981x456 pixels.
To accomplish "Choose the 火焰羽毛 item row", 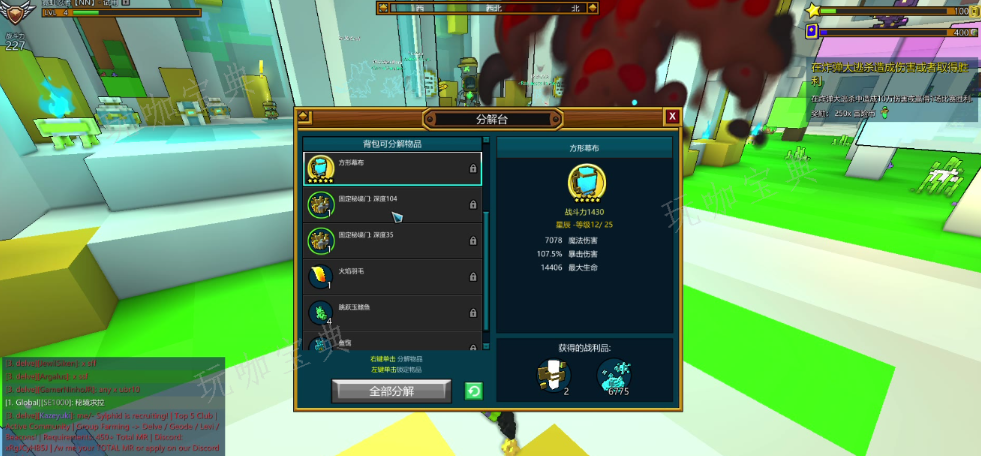I will [x=392, y=277].
